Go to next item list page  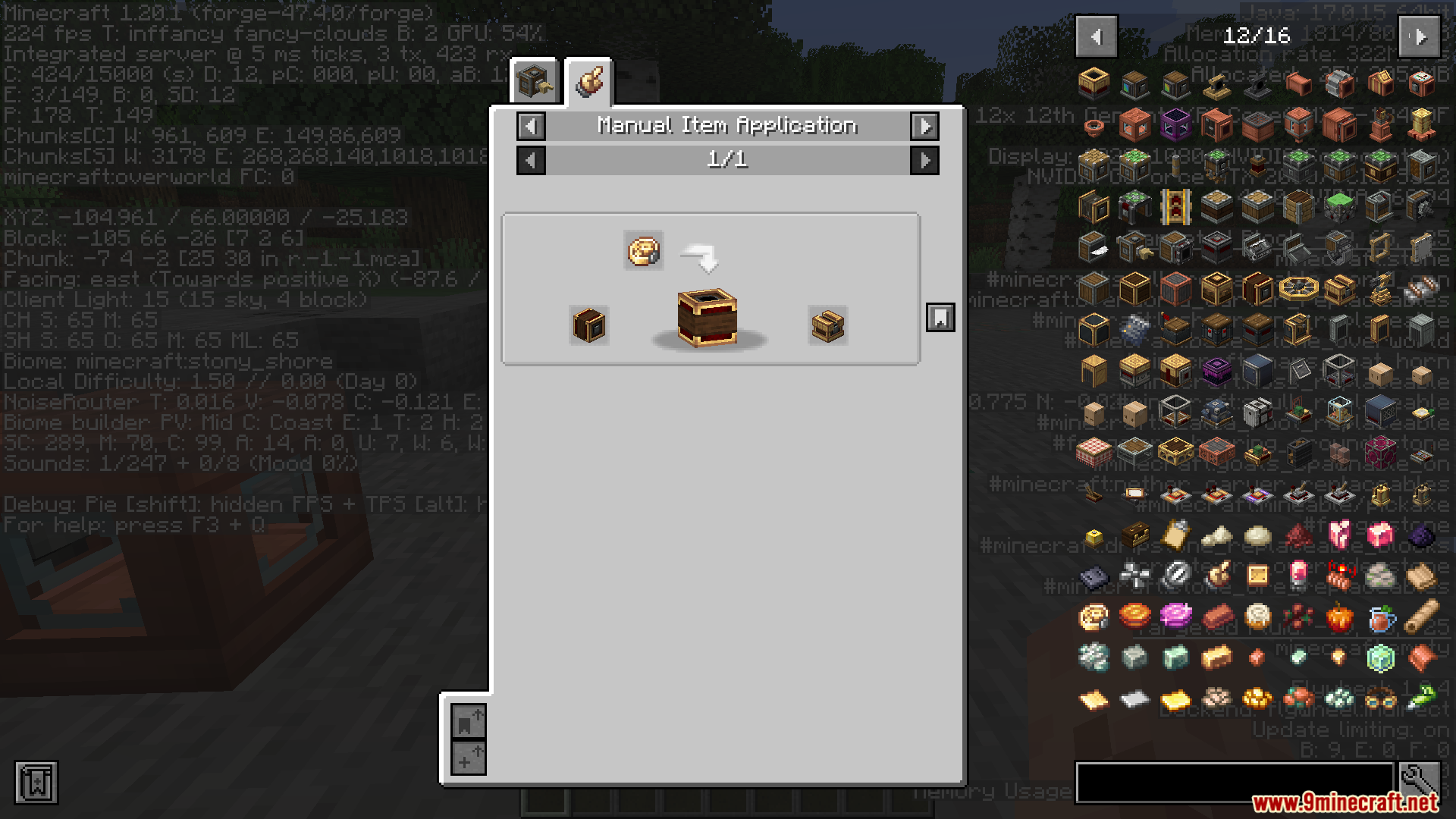coord(1420,36)
